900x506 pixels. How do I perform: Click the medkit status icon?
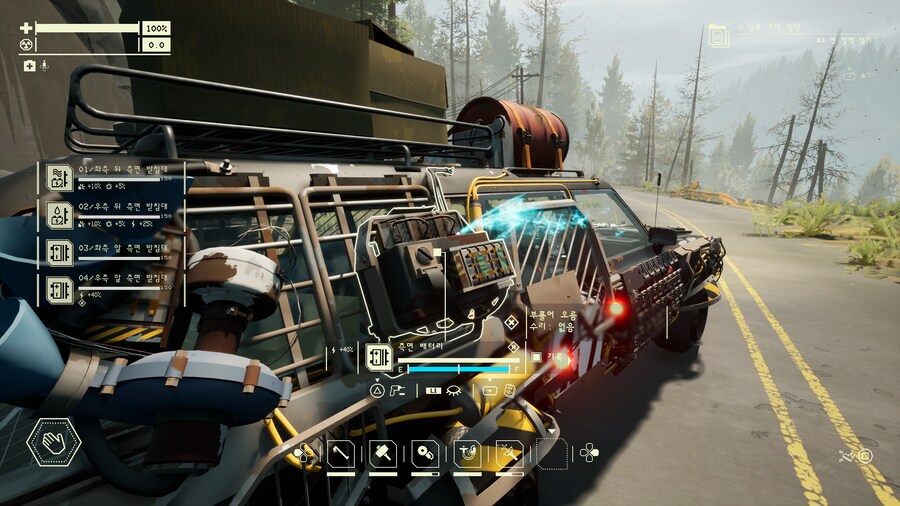29,66
